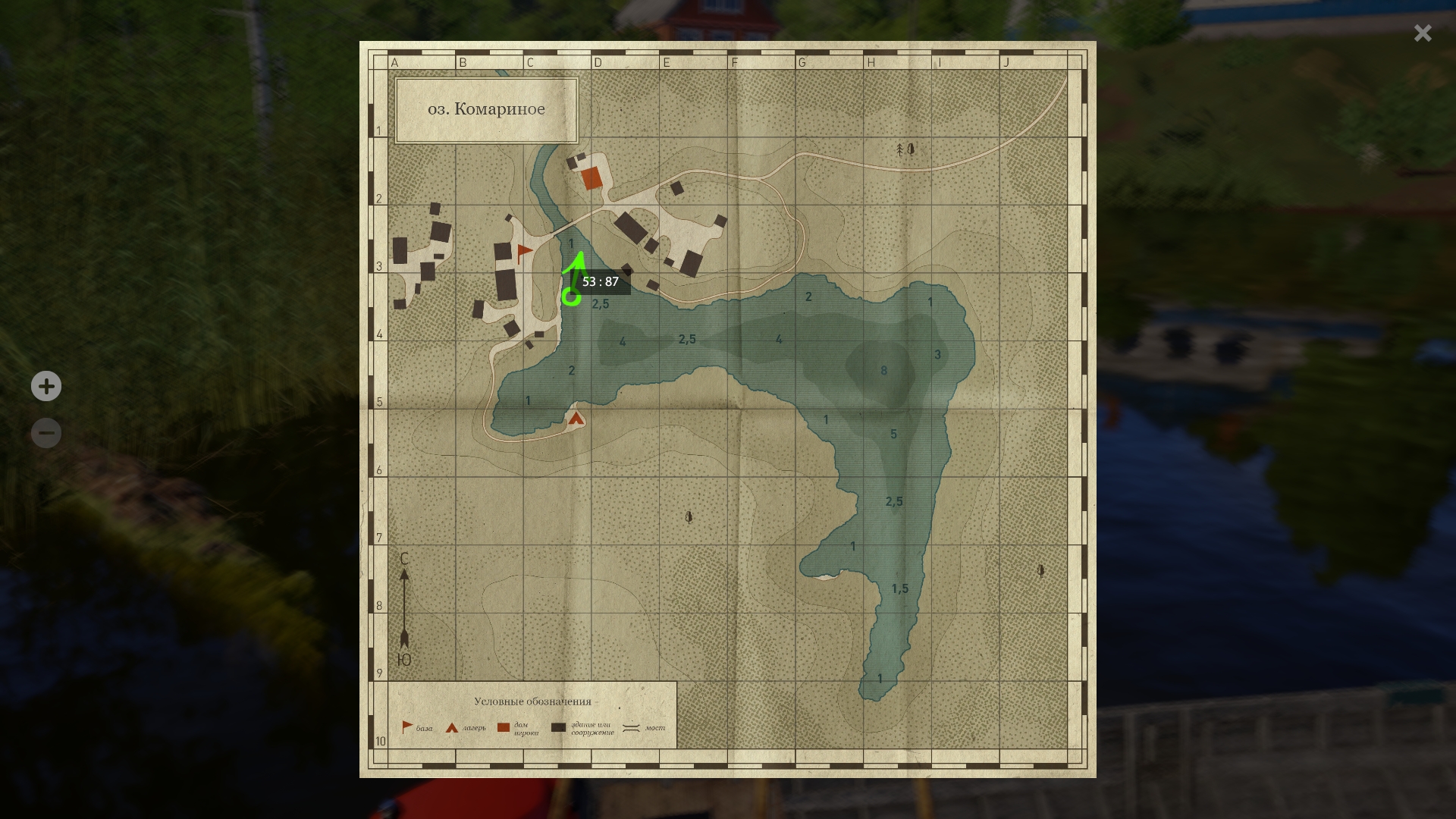Select the red base flag marker

[523, 253]
